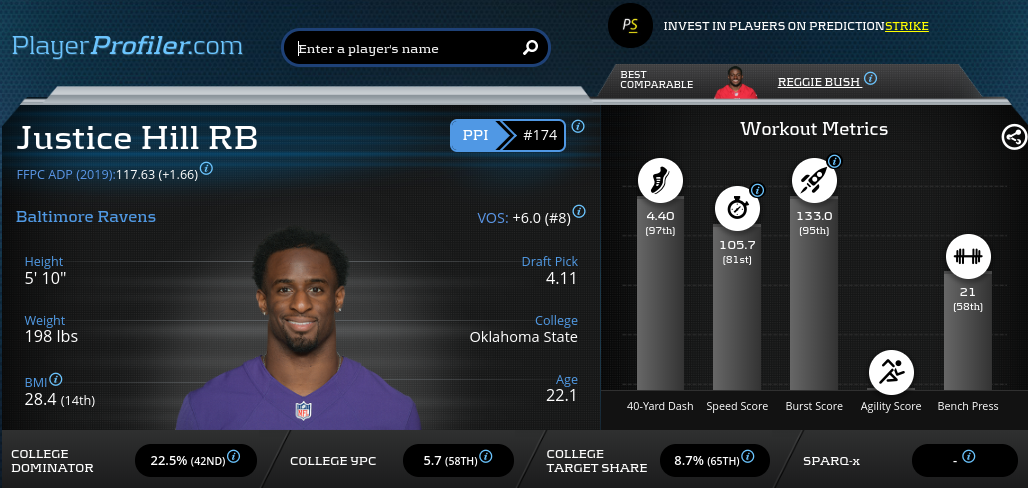The image size is (1028, 488).
Task: Open the Baltimore Ravens team link
Action: click(86, 217)
